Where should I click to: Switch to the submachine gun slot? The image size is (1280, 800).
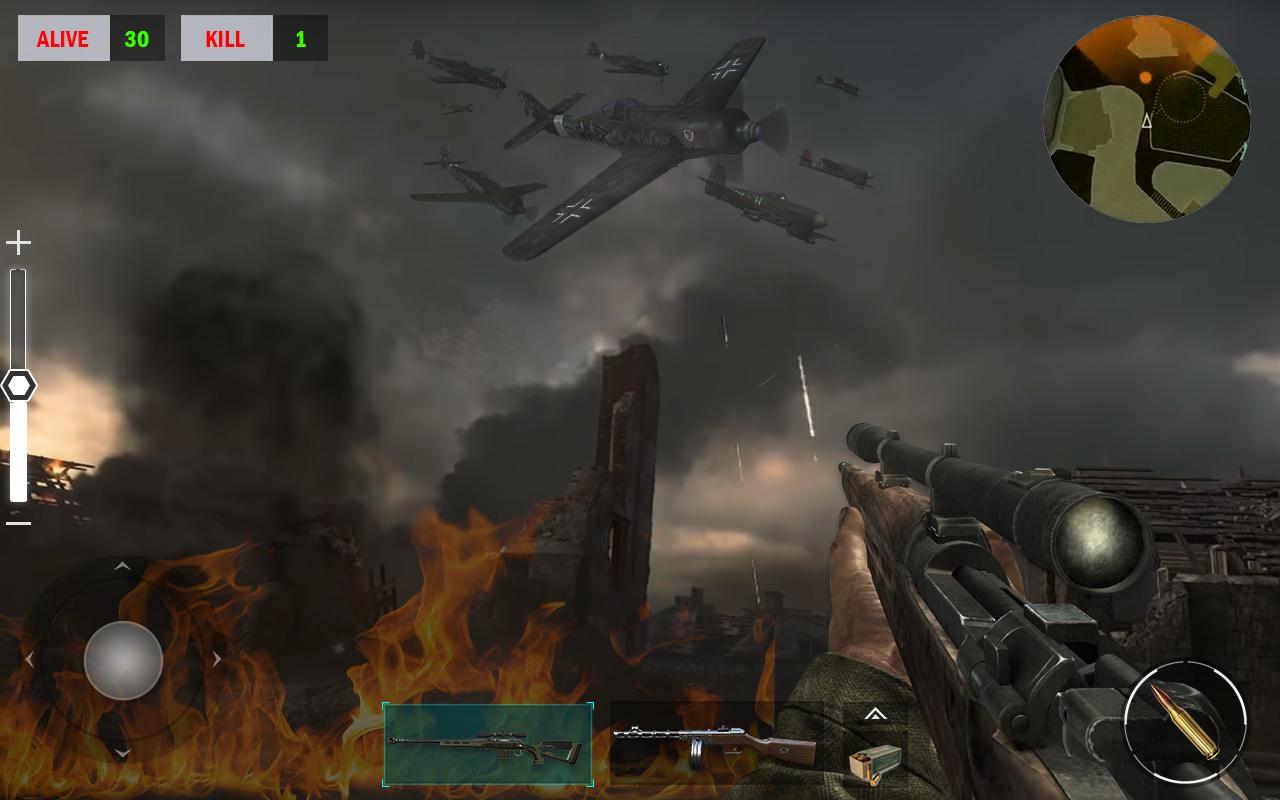coord(714,744)
